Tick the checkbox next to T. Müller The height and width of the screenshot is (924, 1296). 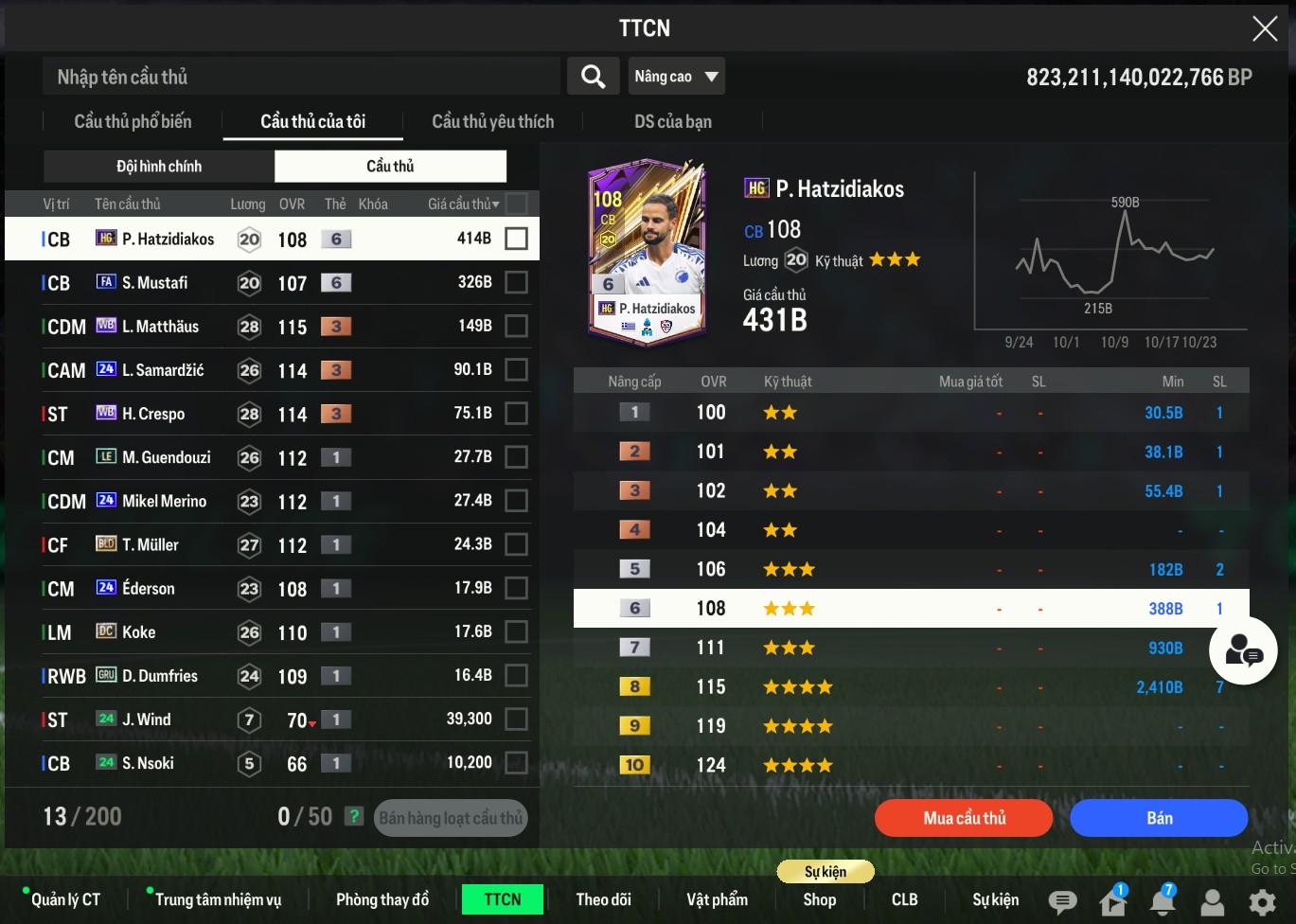pos(516,545)
